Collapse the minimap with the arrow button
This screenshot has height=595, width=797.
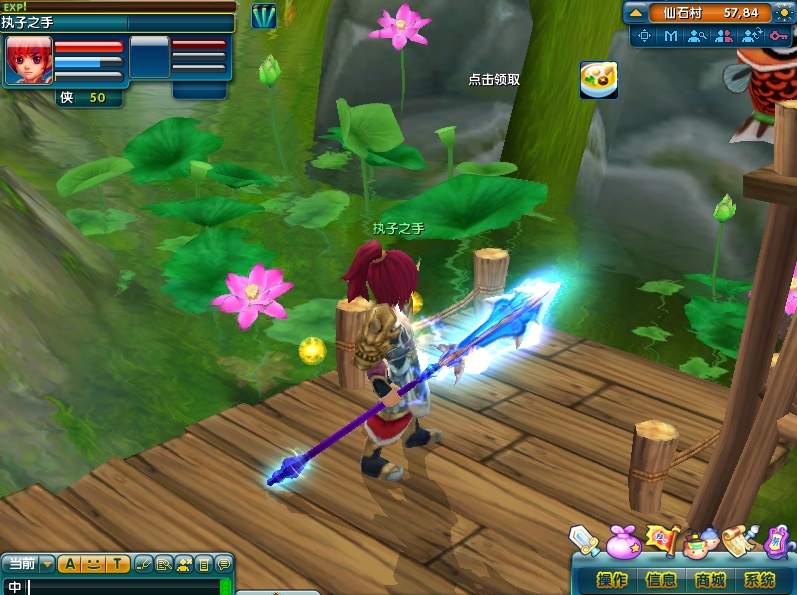click(x=636, y=13)
